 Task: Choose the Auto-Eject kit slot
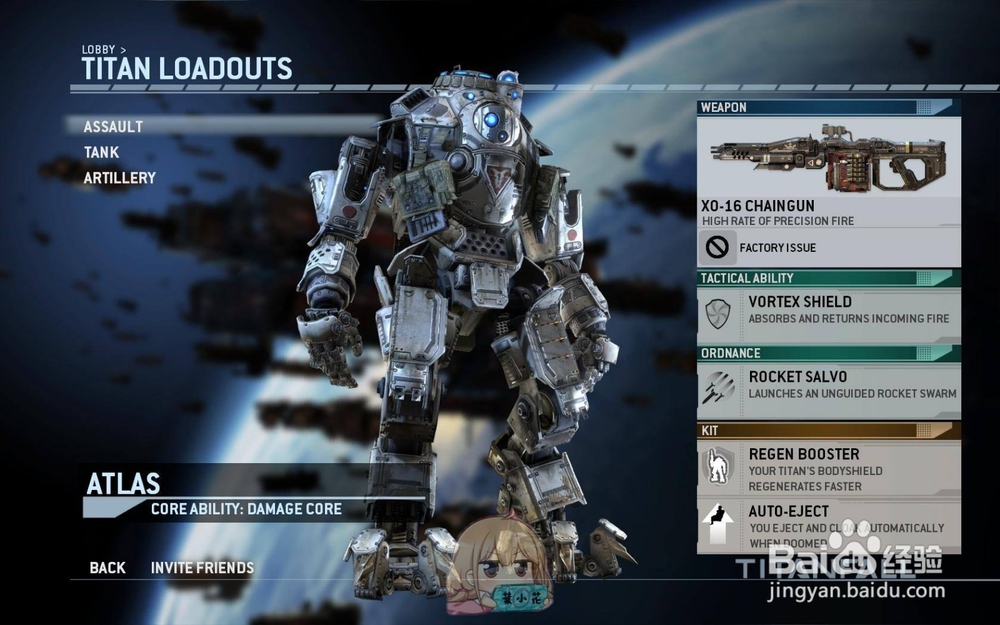click(828, 525)
